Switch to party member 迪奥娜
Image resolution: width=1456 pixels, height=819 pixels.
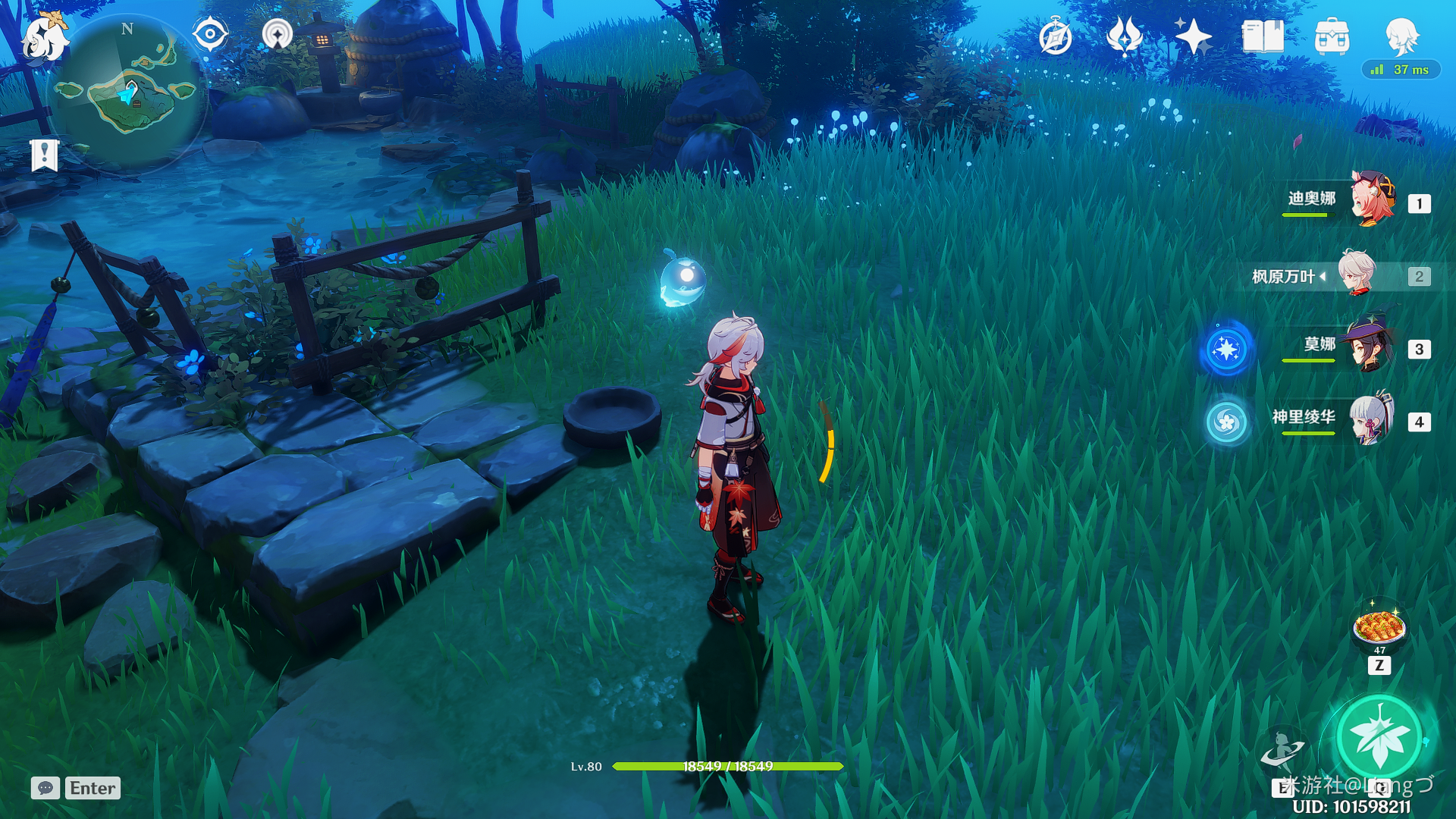click(x=1371, y=200)
